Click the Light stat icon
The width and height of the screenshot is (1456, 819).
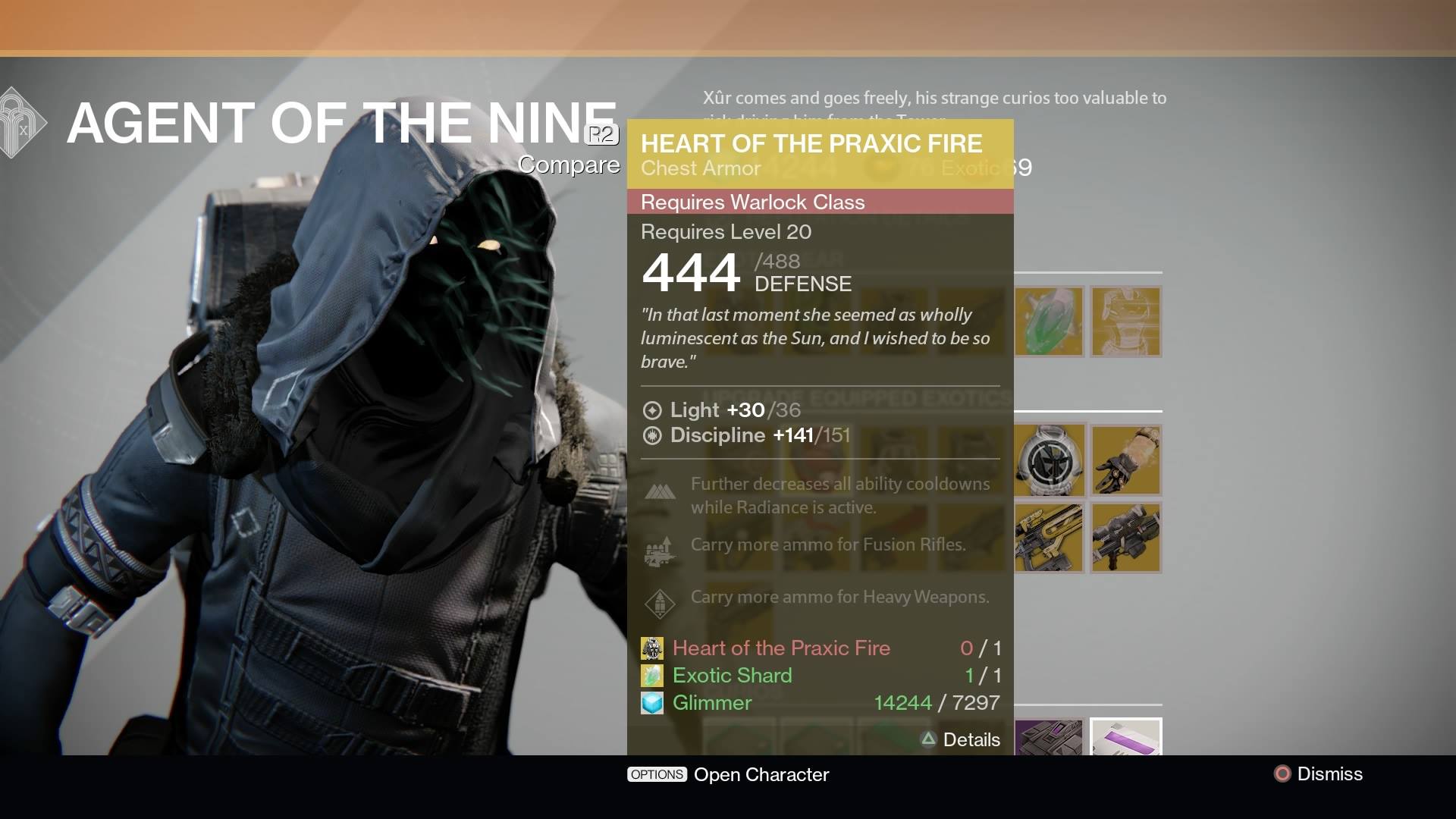651,410
